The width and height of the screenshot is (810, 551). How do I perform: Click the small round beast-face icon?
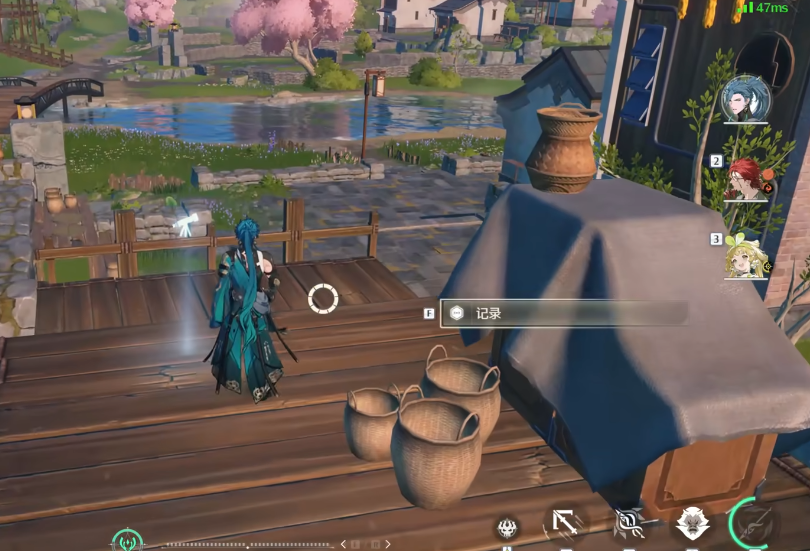tap(507, 529)
